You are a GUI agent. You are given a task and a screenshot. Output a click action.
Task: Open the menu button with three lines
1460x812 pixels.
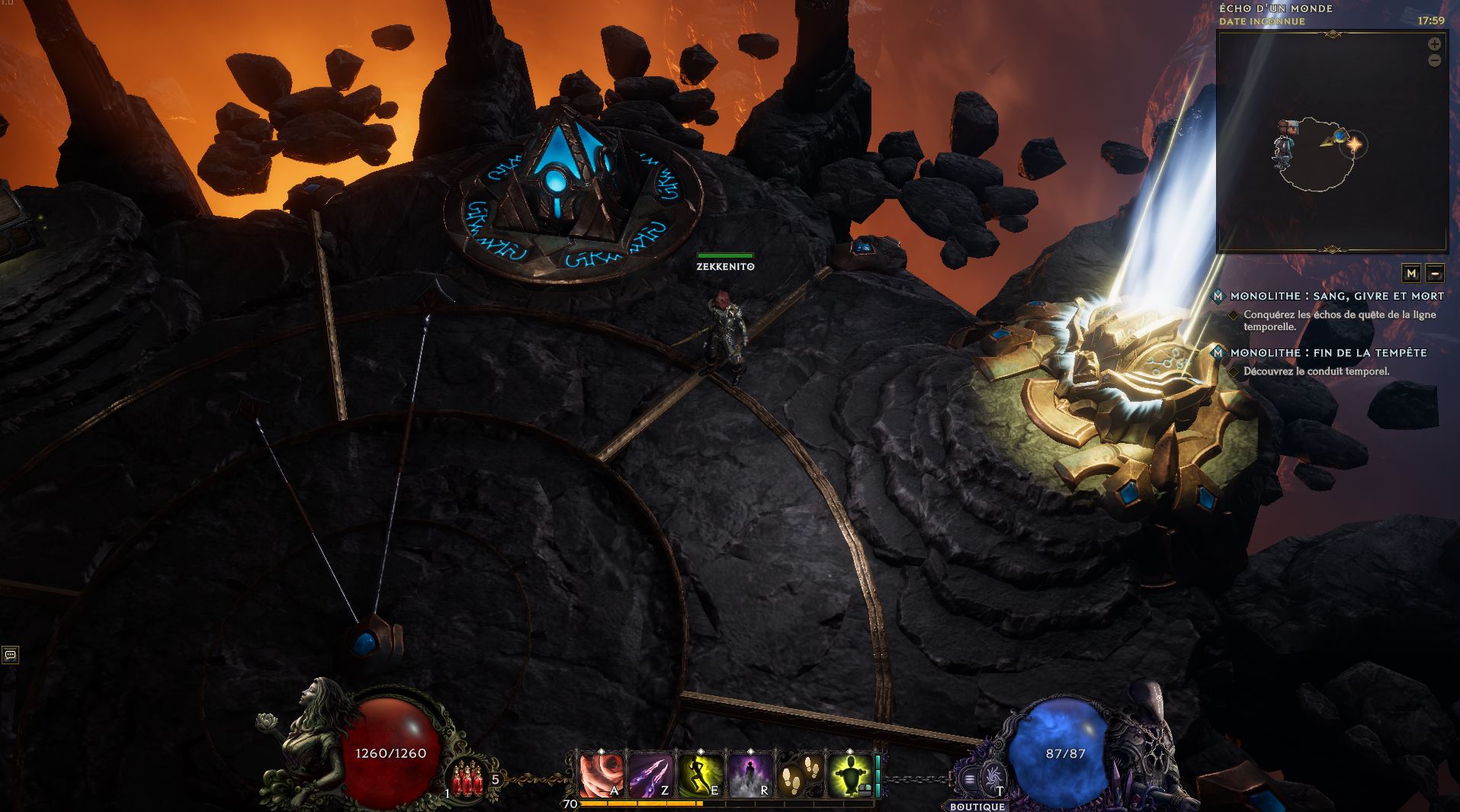tap(969, 779)
